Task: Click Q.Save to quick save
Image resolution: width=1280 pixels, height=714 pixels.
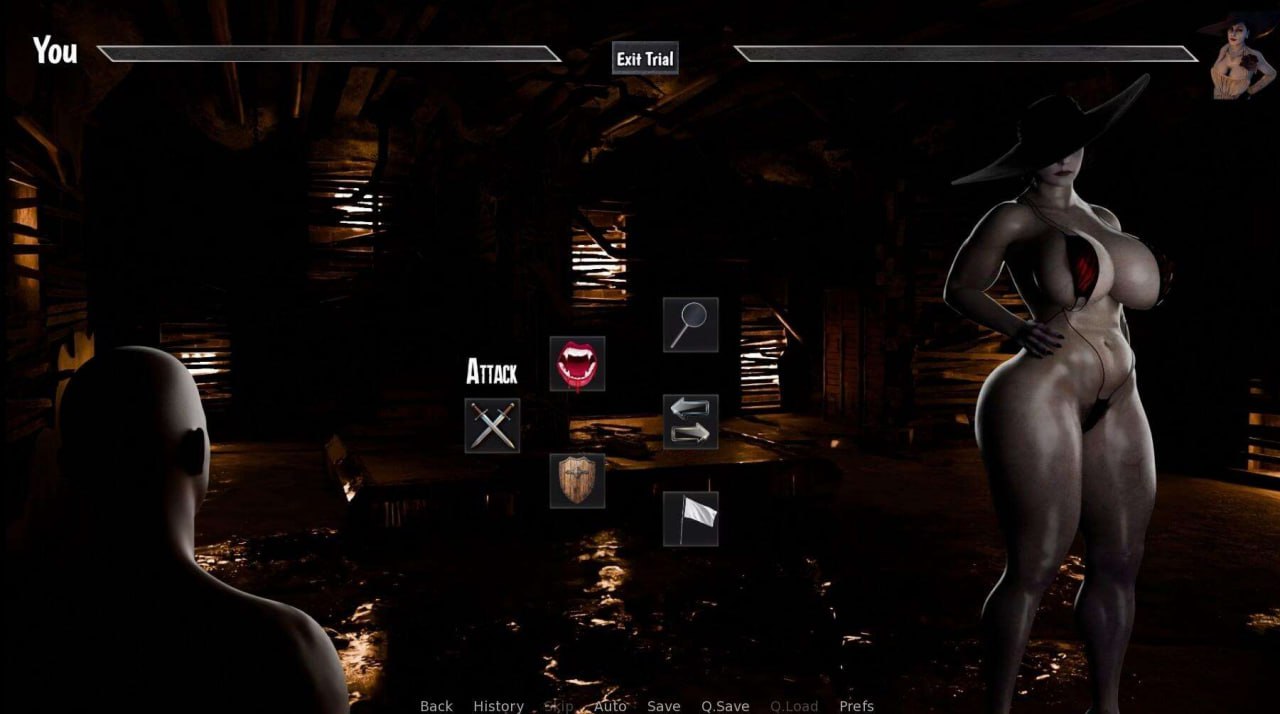Action: tap(725, 706)
